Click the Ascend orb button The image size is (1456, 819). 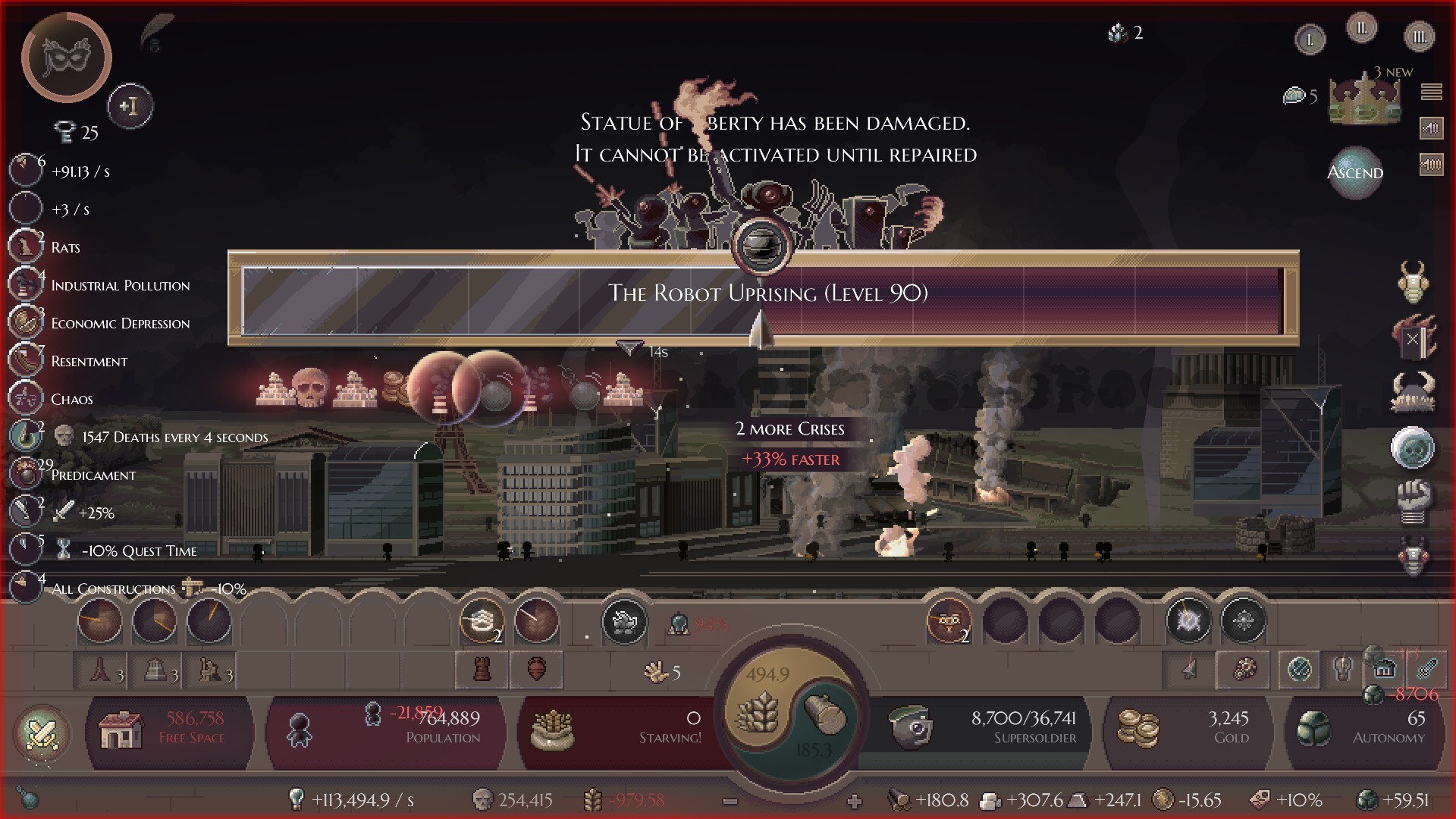coord(1355,173)
